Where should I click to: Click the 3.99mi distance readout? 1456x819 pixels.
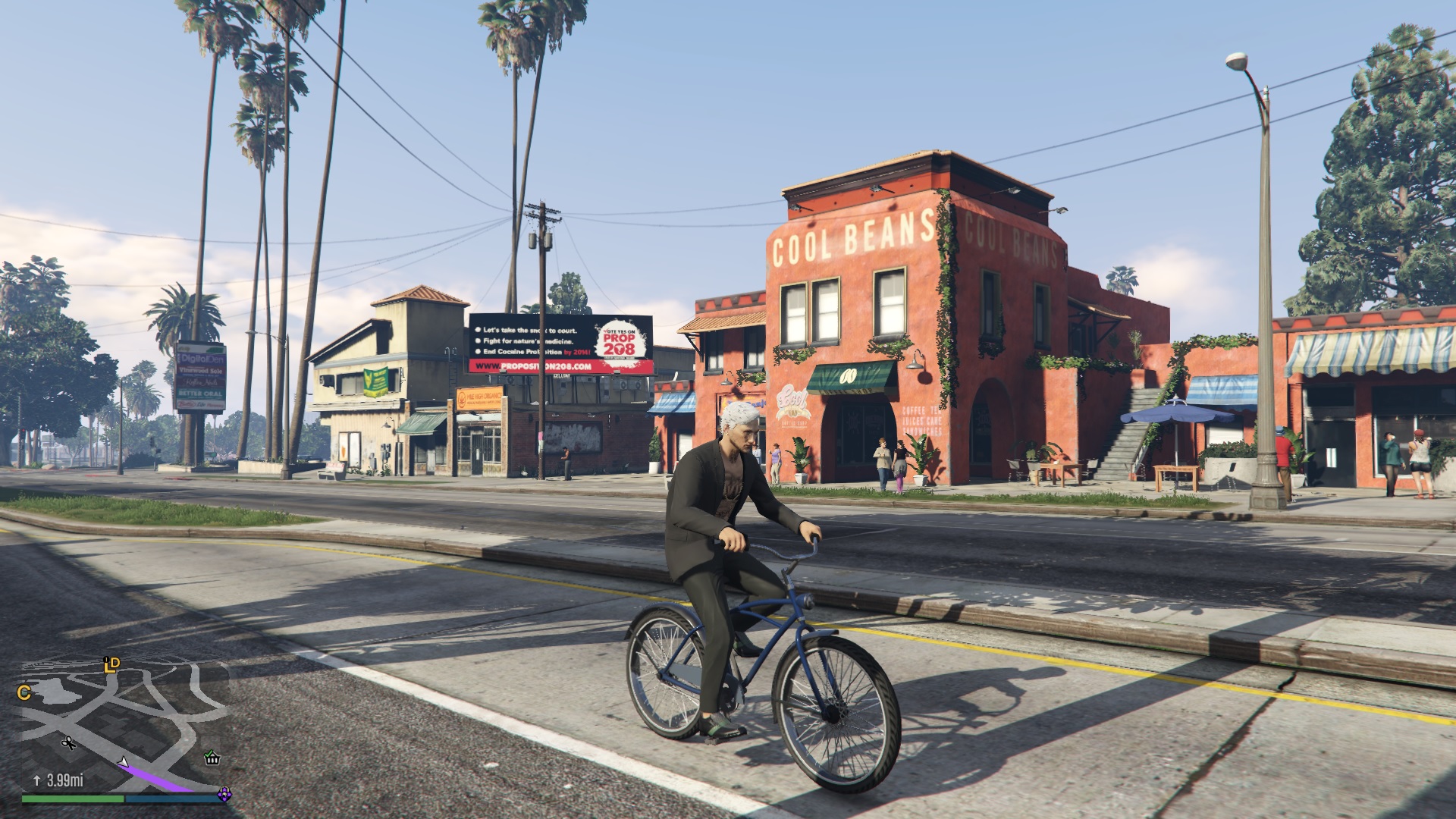[x=64, y=780]
